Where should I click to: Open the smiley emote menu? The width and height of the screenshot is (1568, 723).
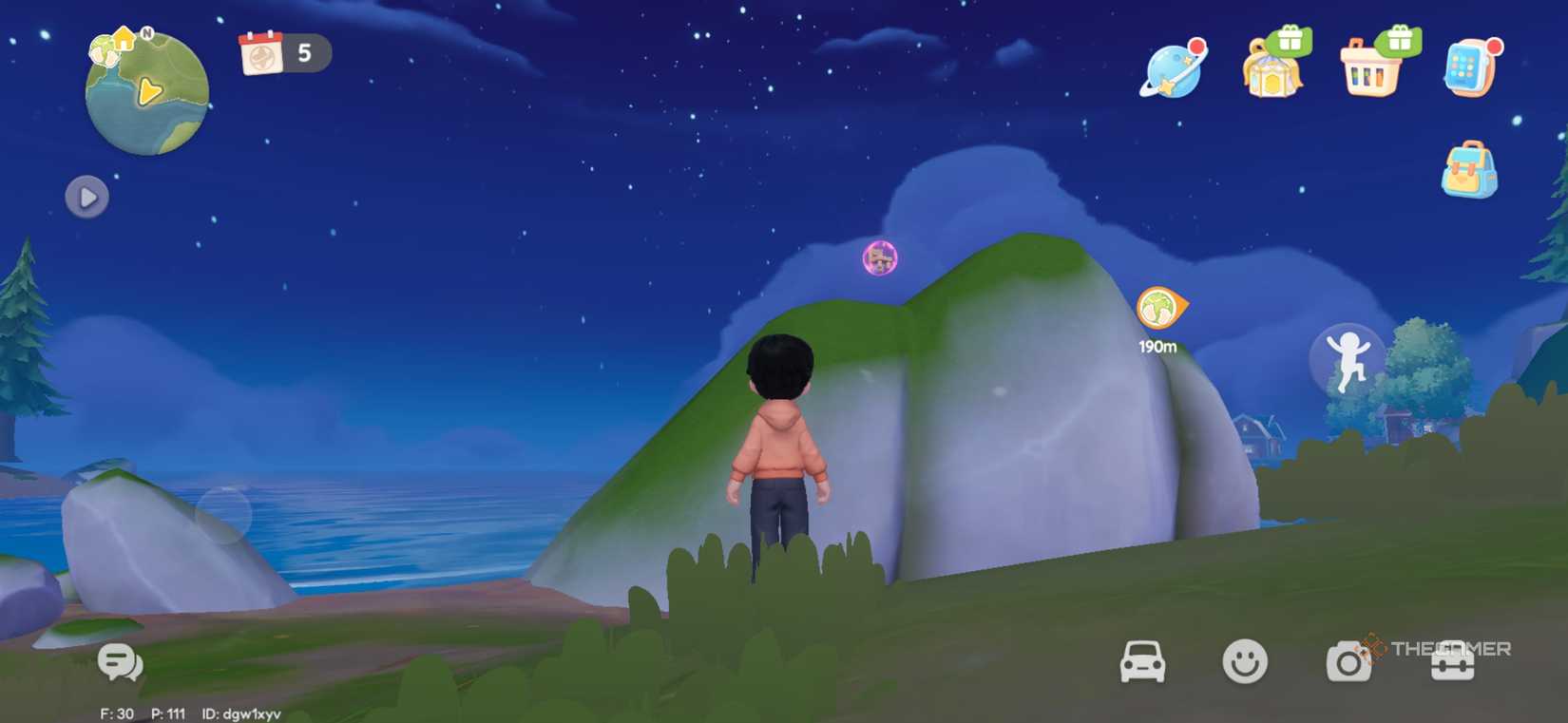1247,659
